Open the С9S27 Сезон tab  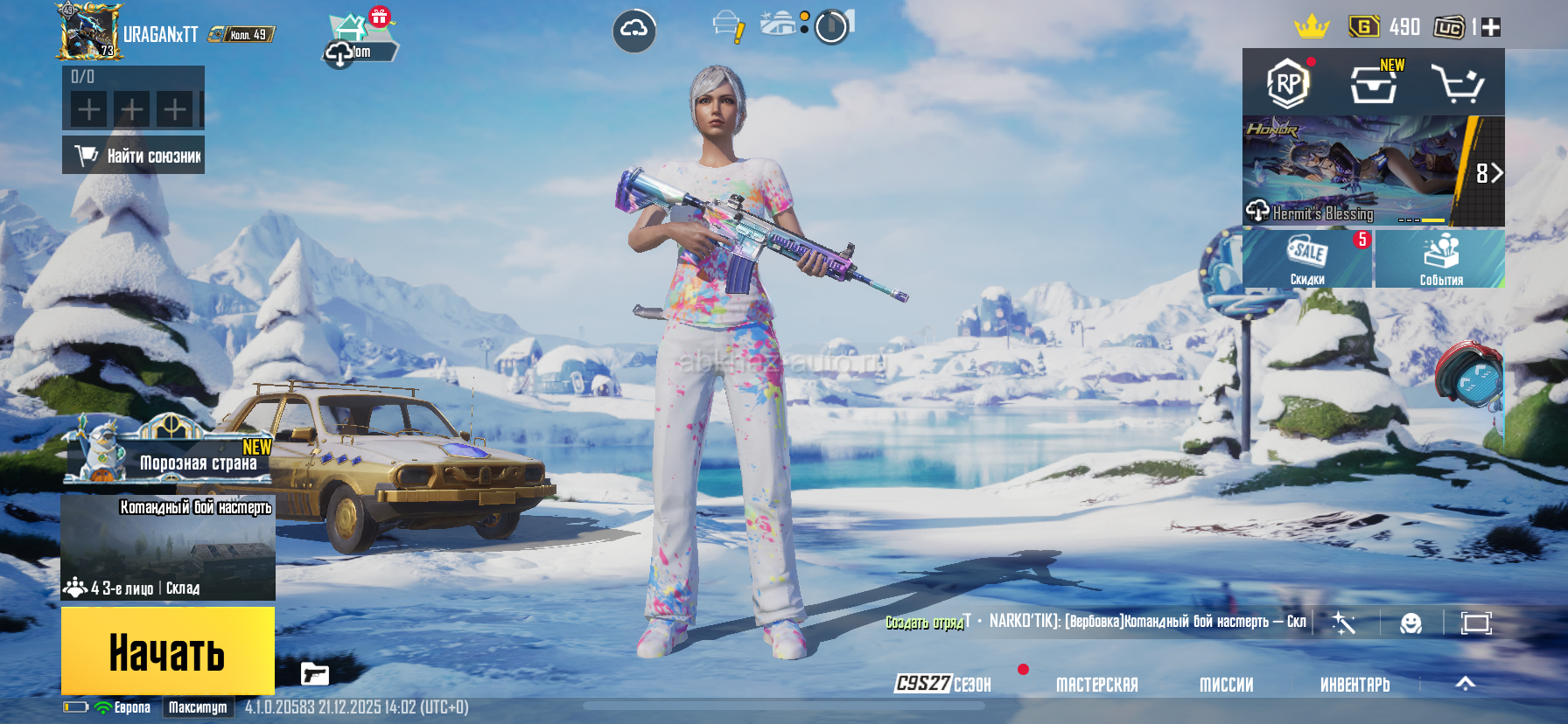[x=943, y=684]
